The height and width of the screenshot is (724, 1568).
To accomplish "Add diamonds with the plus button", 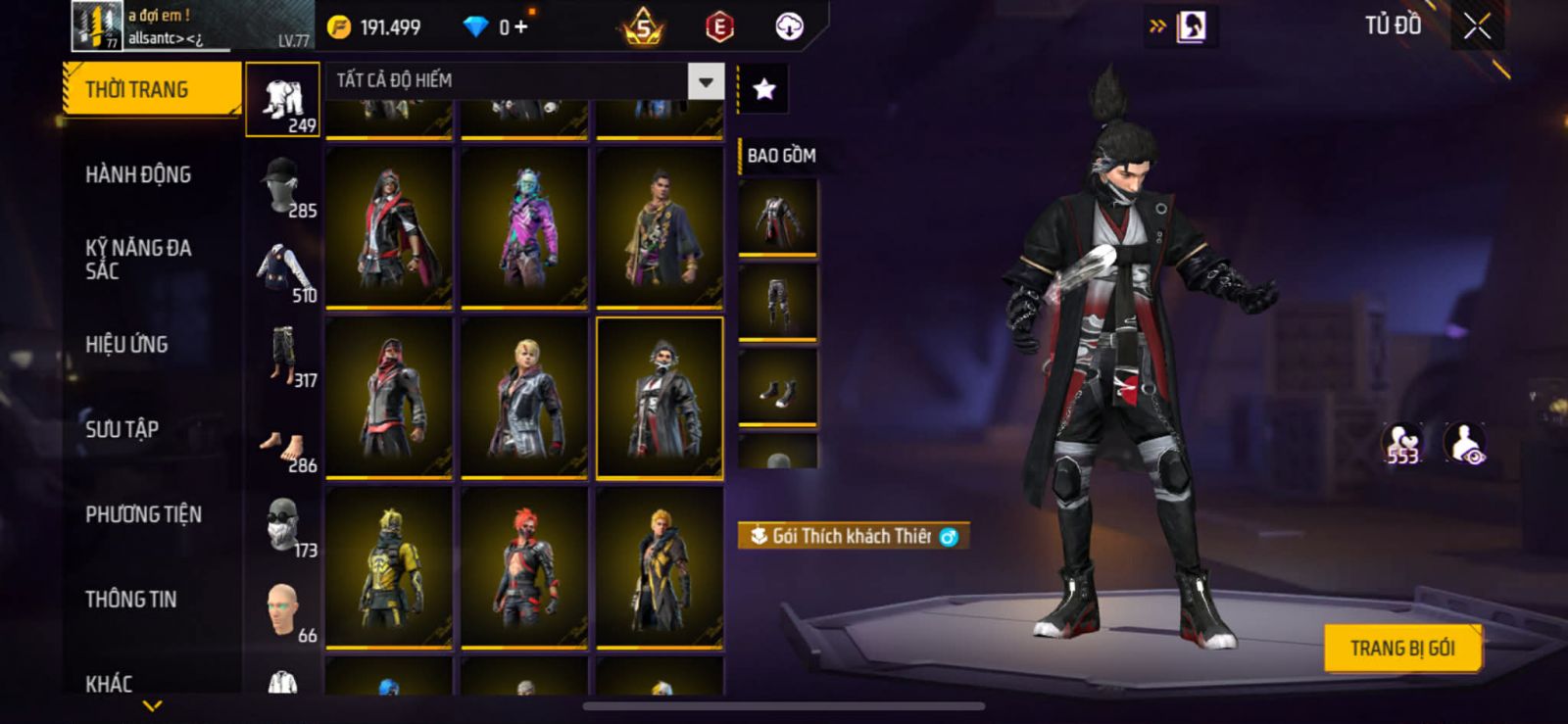I will 520,26.
